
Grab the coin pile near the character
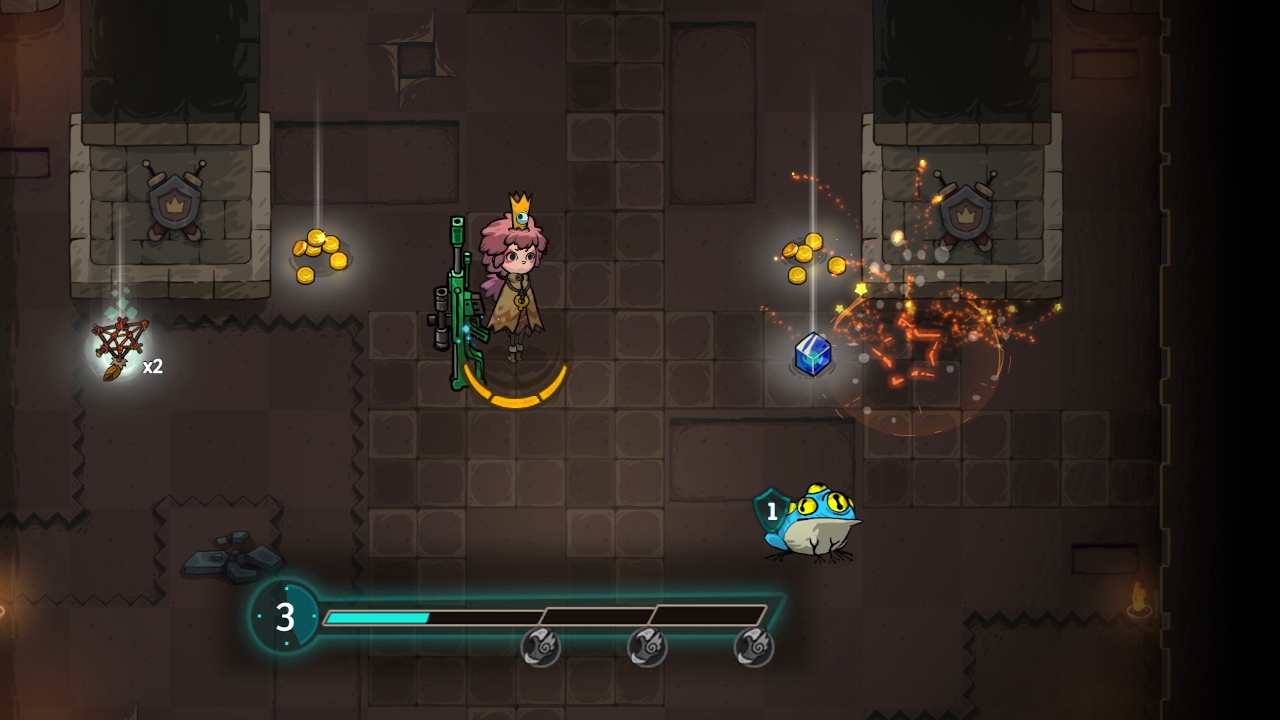pos(318,258)
